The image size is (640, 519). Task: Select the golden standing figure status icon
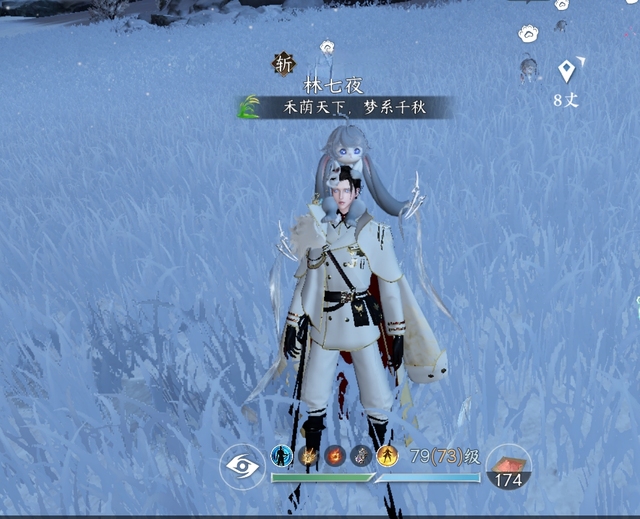388,456
